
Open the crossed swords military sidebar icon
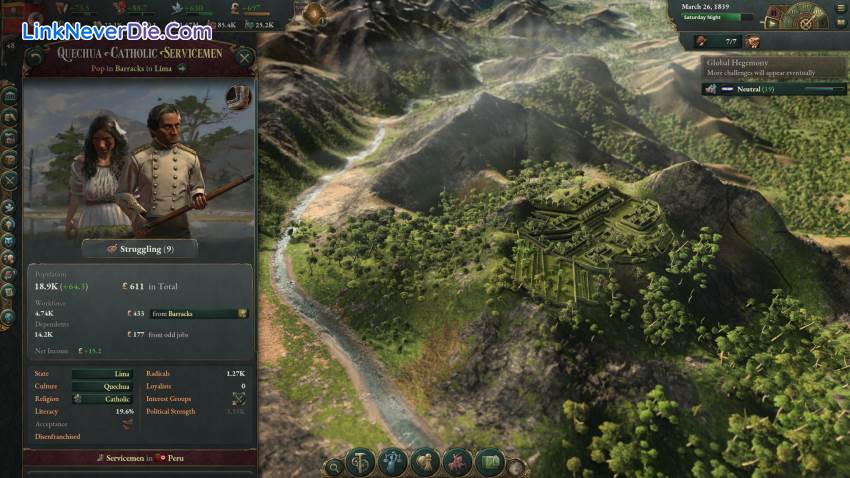10,181
